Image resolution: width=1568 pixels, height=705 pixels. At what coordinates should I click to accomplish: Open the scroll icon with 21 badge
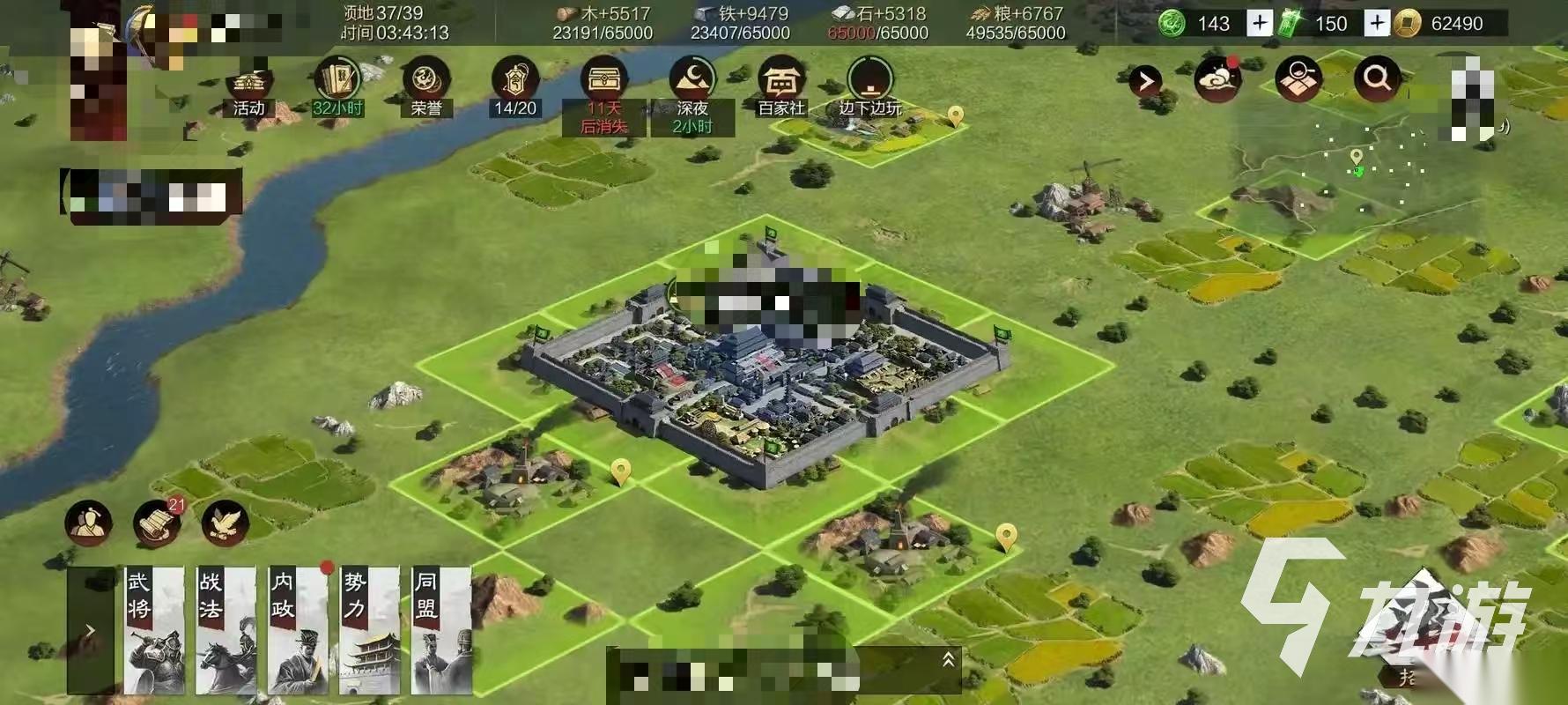tap(157, 523)
